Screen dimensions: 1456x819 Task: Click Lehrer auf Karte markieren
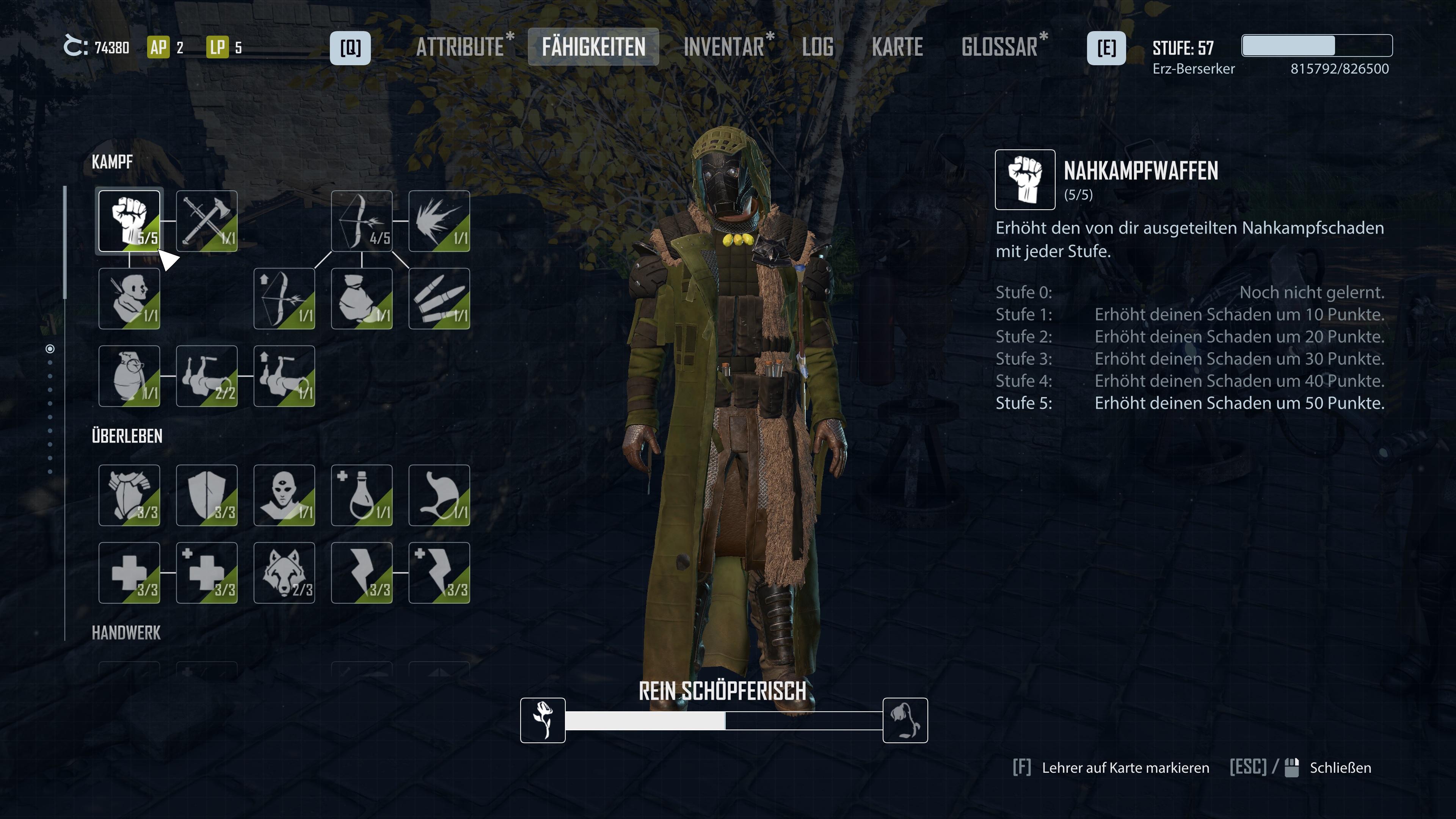click(1125, 767)
